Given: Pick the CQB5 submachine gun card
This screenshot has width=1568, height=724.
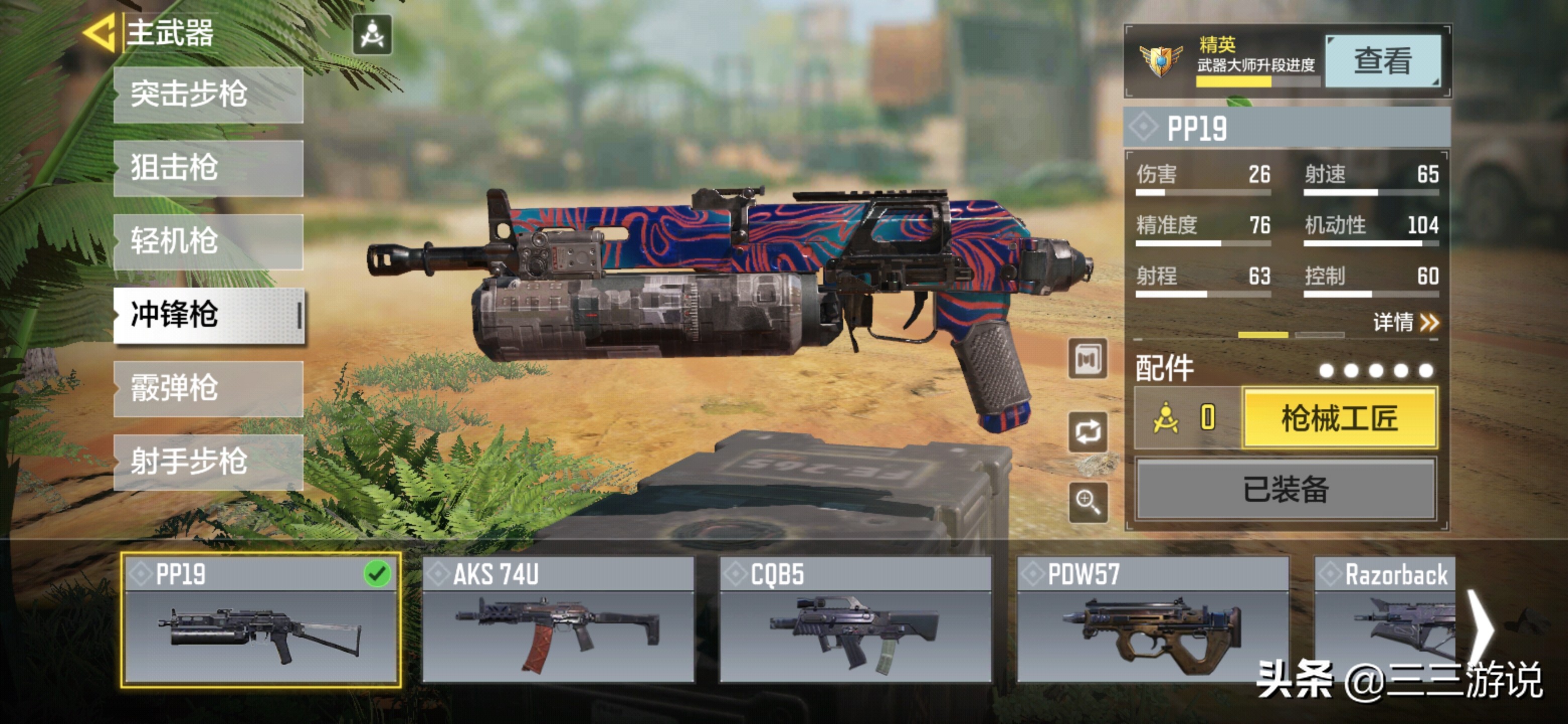Looking at the screenshot, I should pyautogui.click(x=855, y=620).
